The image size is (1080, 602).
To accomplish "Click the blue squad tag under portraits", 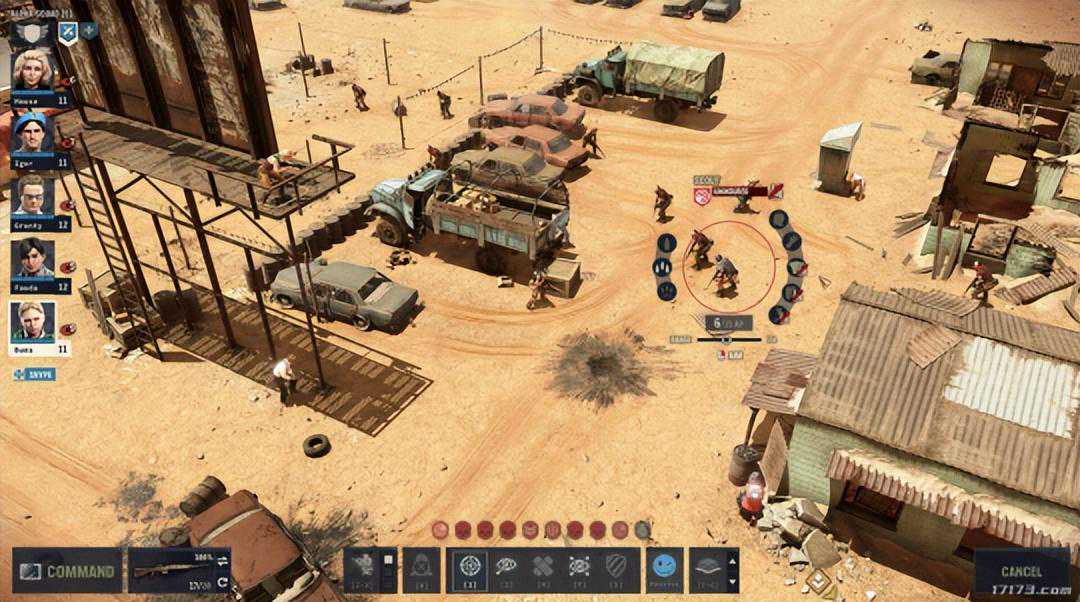I will point(34,374).
